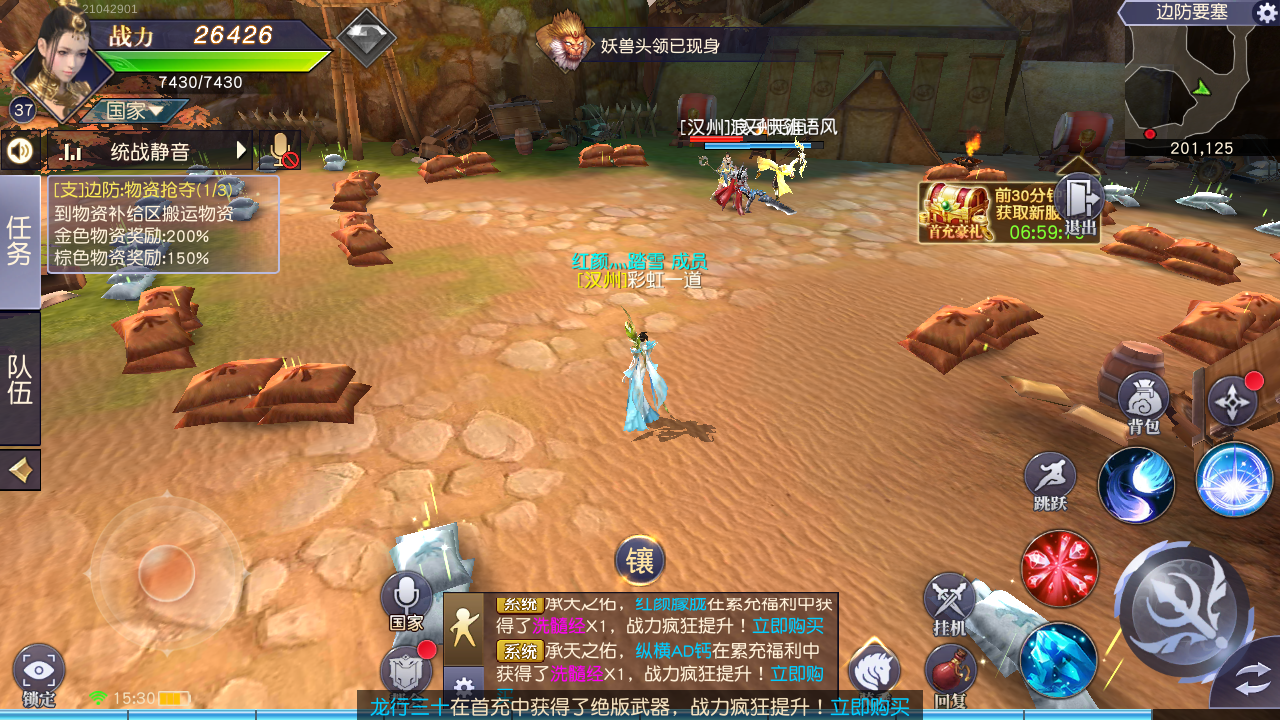1280x720 pixels.
Task: Open the 国家 dropdown under the portrait
Action: point(135,111)
